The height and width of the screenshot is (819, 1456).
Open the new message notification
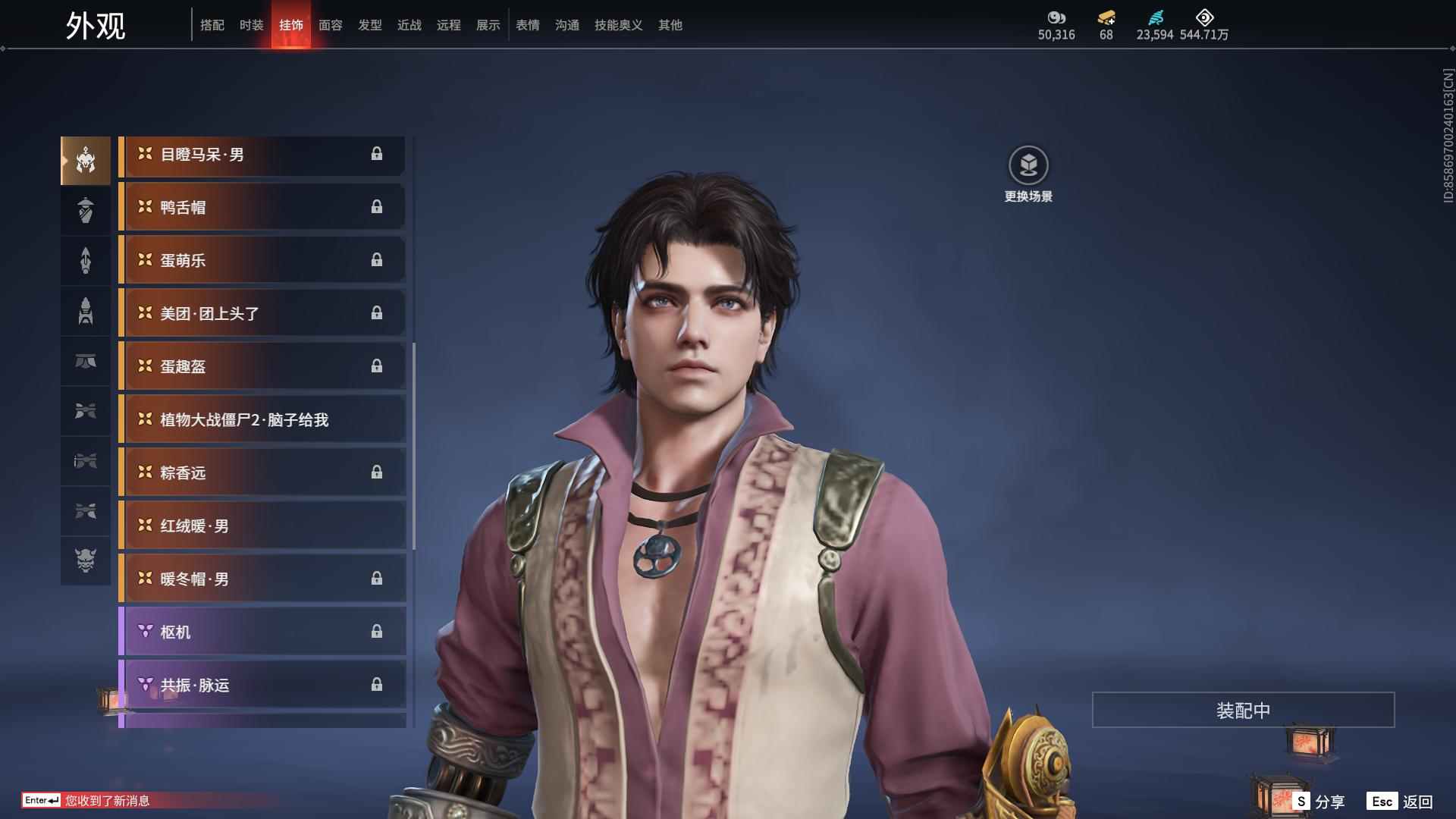[x=107, y=801]
